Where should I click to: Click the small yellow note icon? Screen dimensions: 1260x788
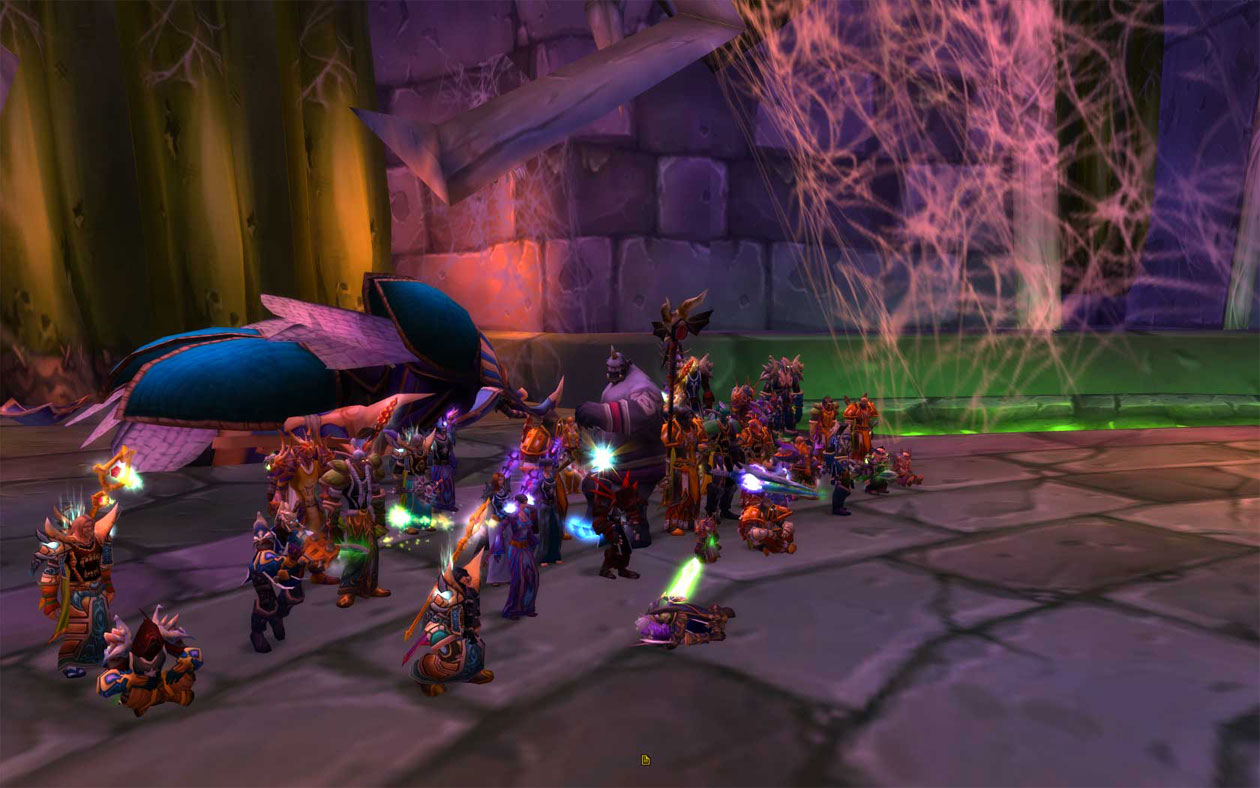point(646,760)
